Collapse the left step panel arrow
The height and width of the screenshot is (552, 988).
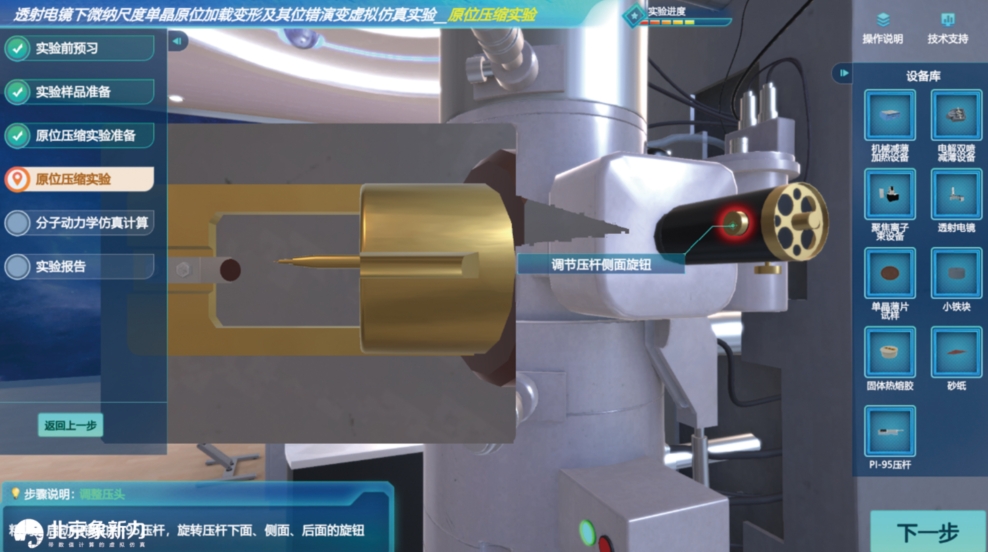click(177, 41)
